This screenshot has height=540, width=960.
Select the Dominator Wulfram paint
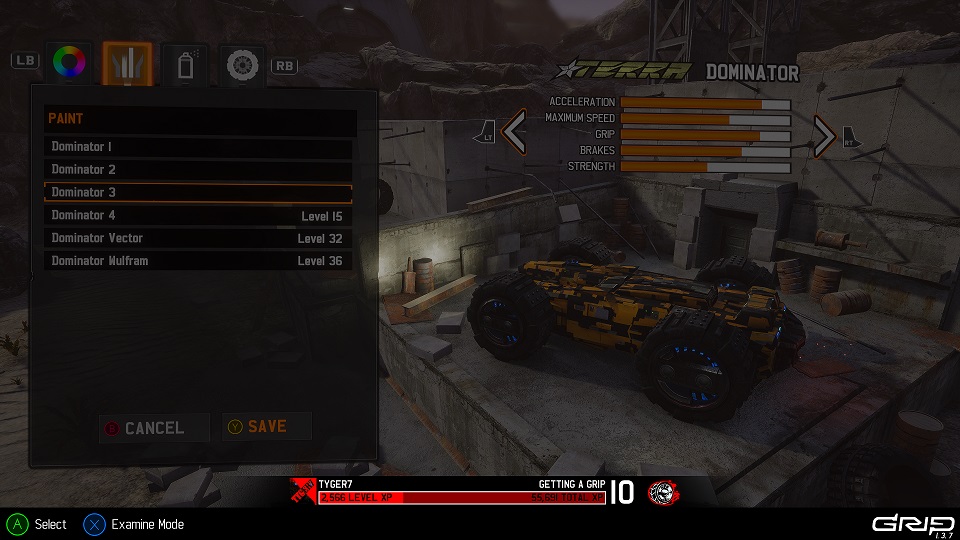(x=198, y=261)
